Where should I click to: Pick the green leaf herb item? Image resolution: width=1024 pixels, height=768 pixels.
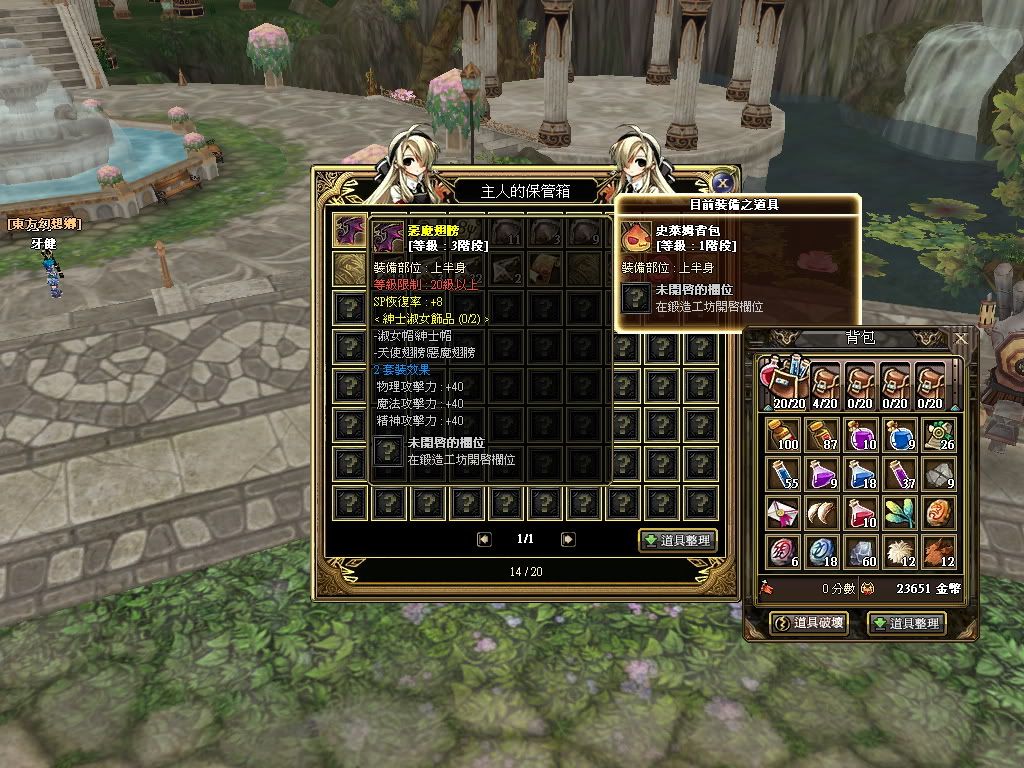(x=900, y=513)
